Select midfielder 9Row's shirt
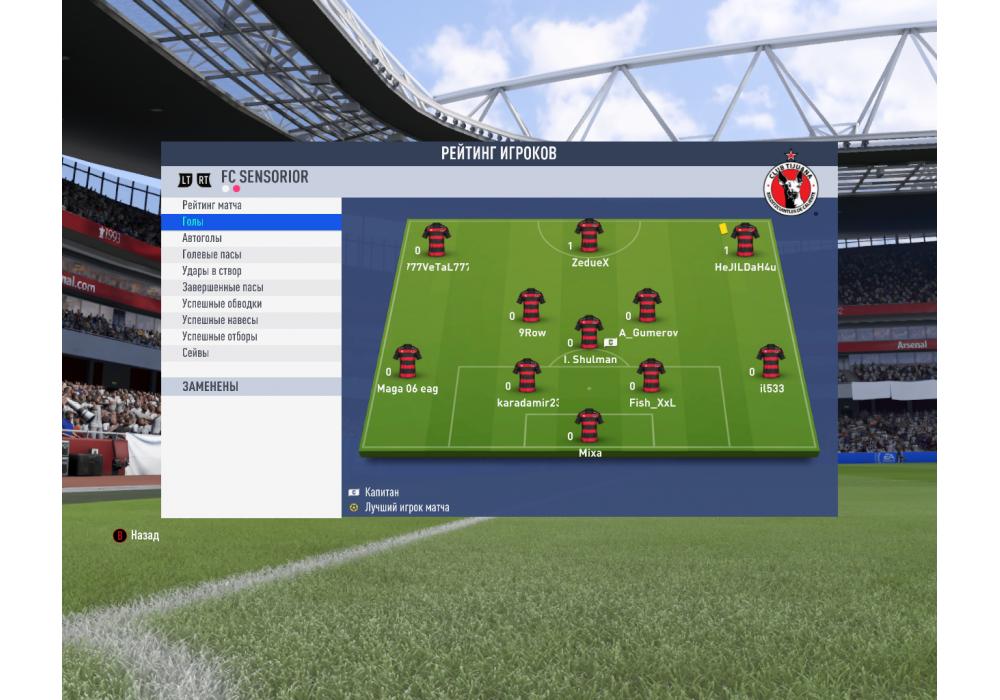1000x700 pixels. point(530,306)
